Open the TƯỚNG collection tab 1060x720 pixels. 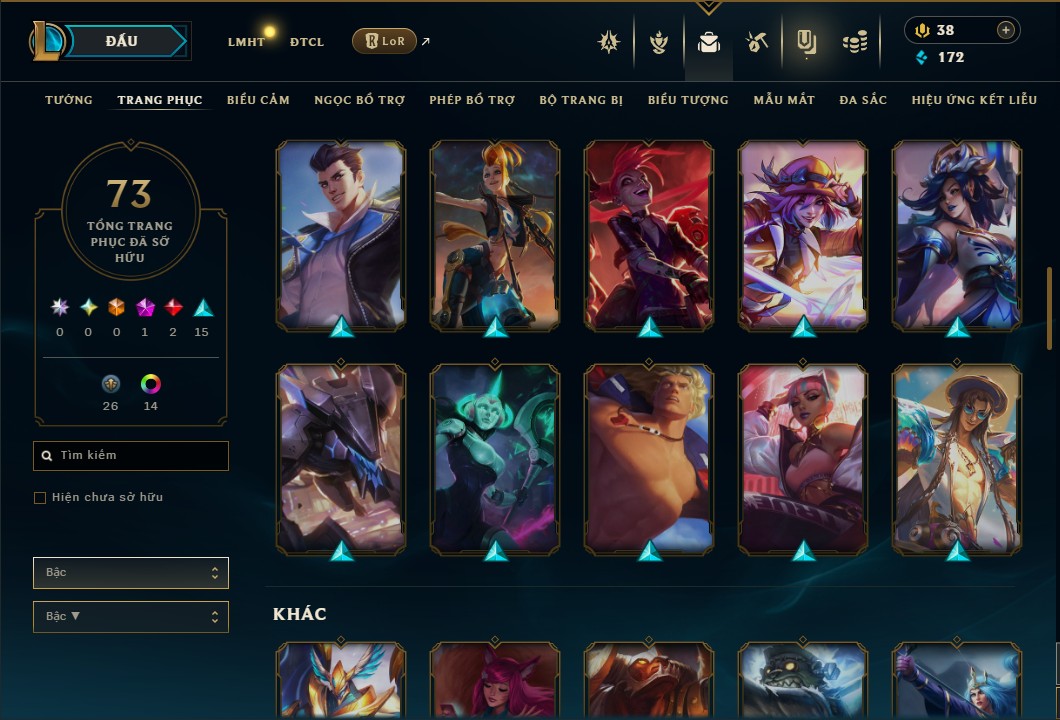69,100
